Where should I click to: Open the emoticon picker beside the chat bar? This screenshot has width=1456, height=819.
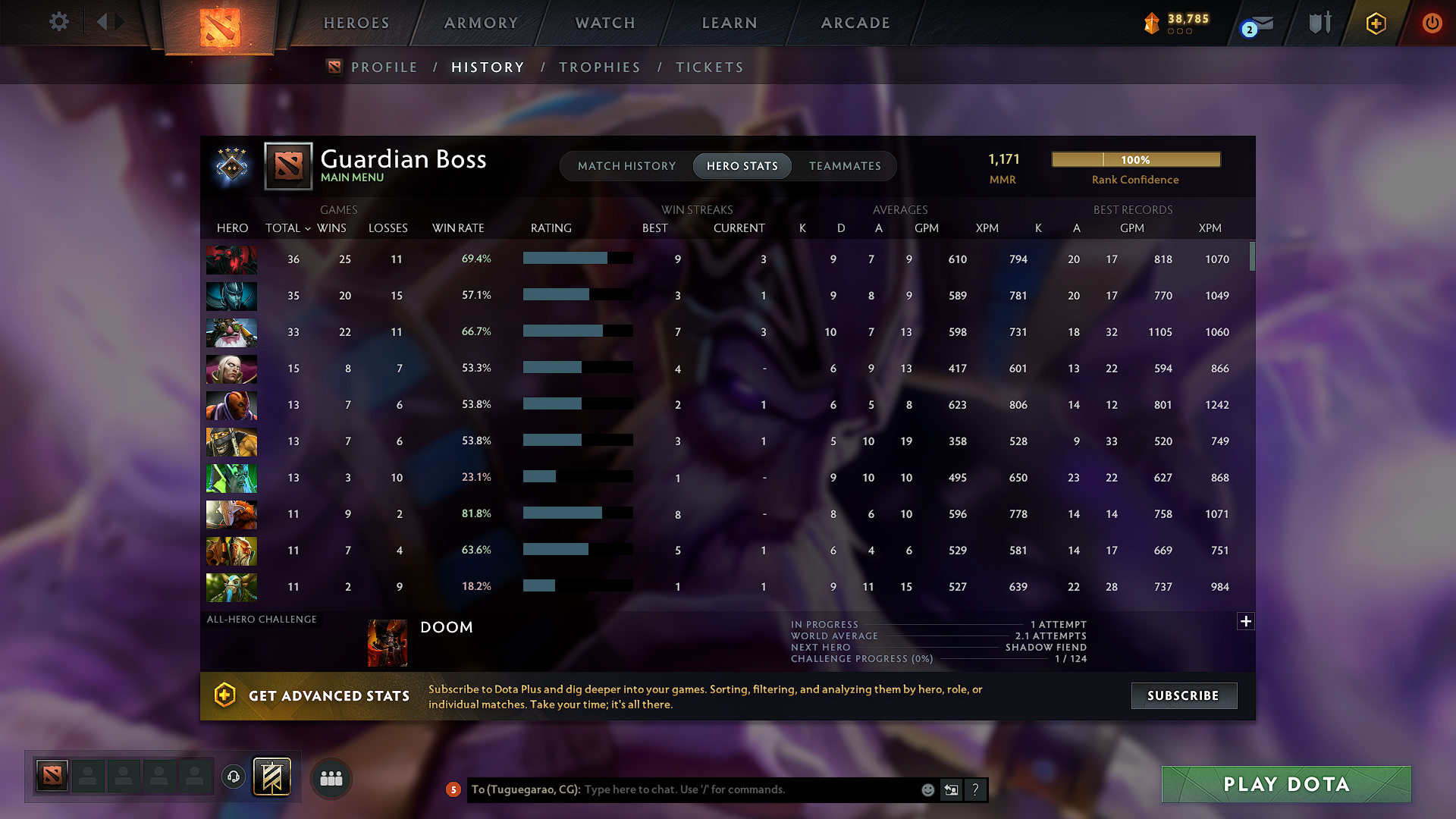pyautogui.click(x=927, y=789)
